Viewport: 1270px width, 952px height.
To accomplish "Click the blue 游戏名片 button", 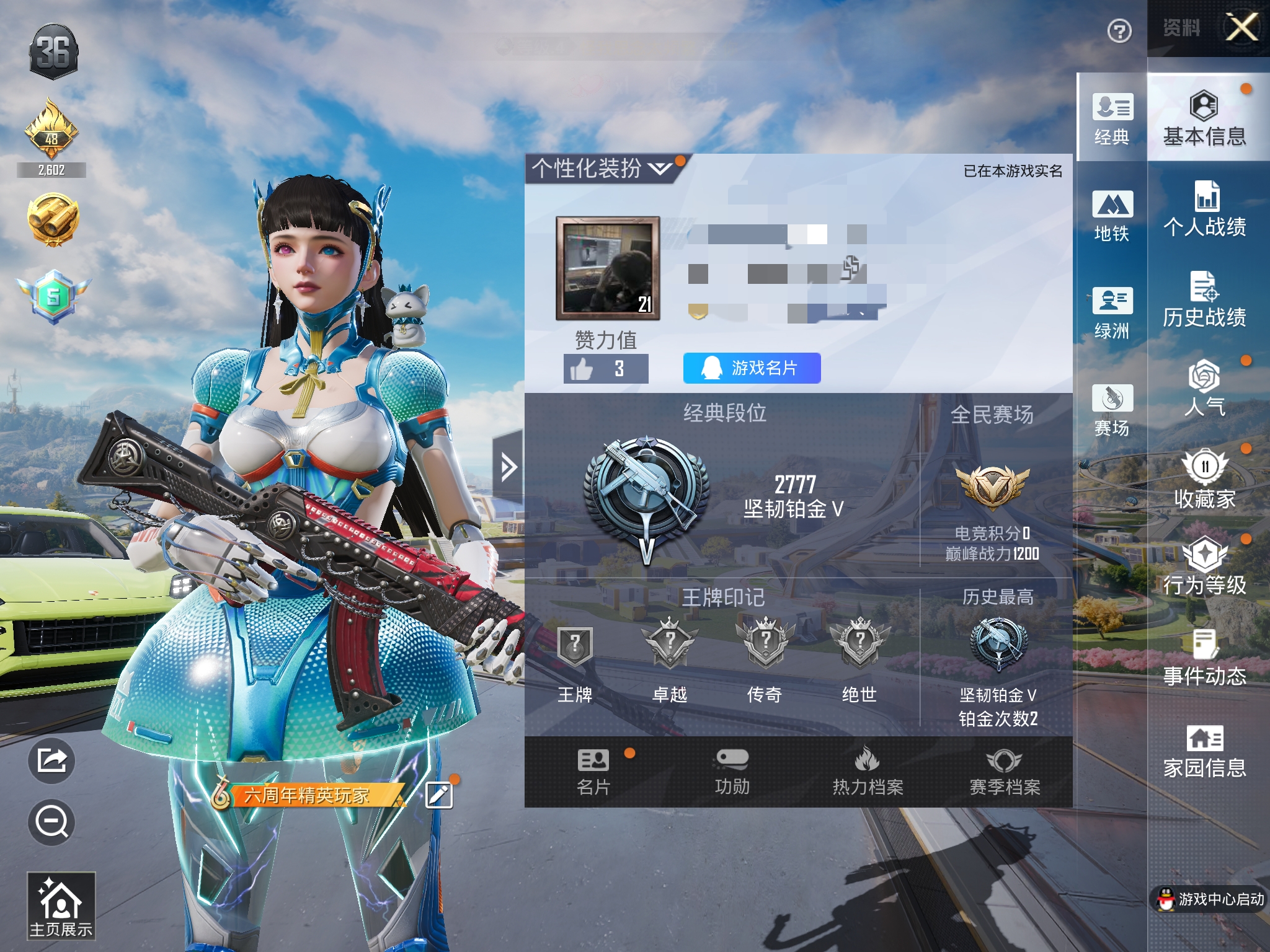I will (x=752, y=368).
